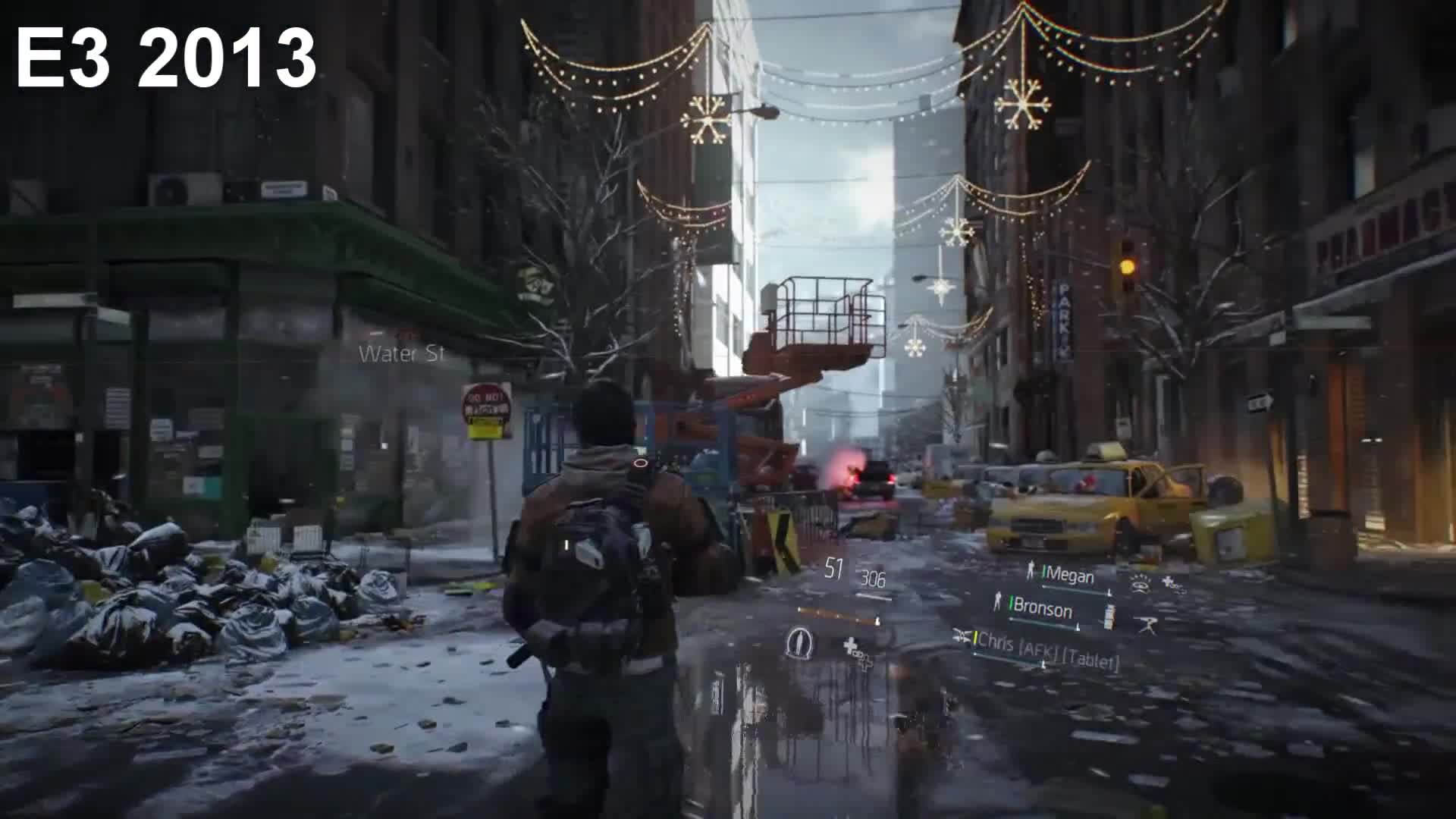
Task: Click Megan's medical cross skill icon
Action: click(x=1170, y=583)
